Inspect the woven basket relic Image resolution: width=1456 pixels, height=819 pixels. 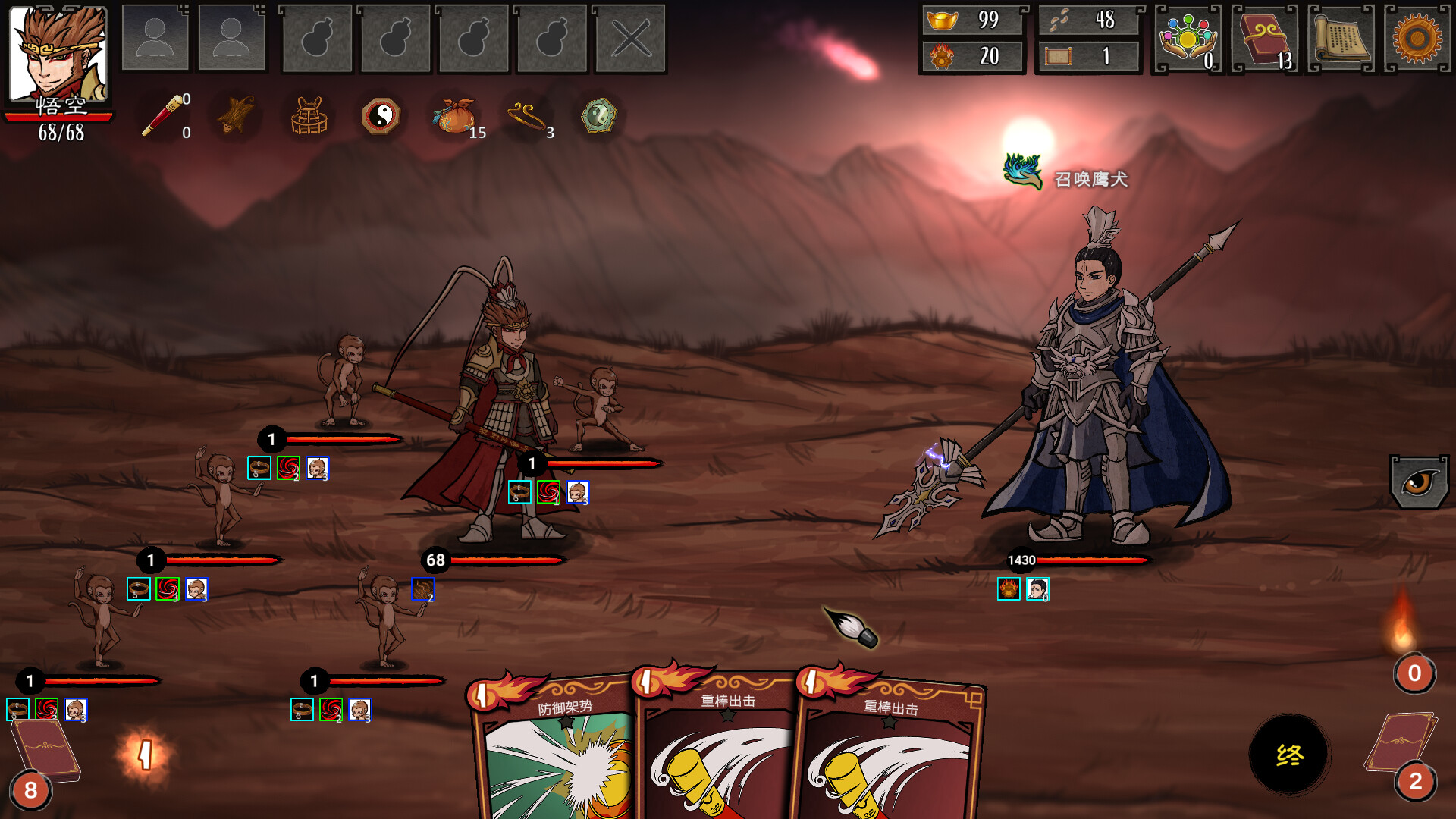click(x=309, y=116)
